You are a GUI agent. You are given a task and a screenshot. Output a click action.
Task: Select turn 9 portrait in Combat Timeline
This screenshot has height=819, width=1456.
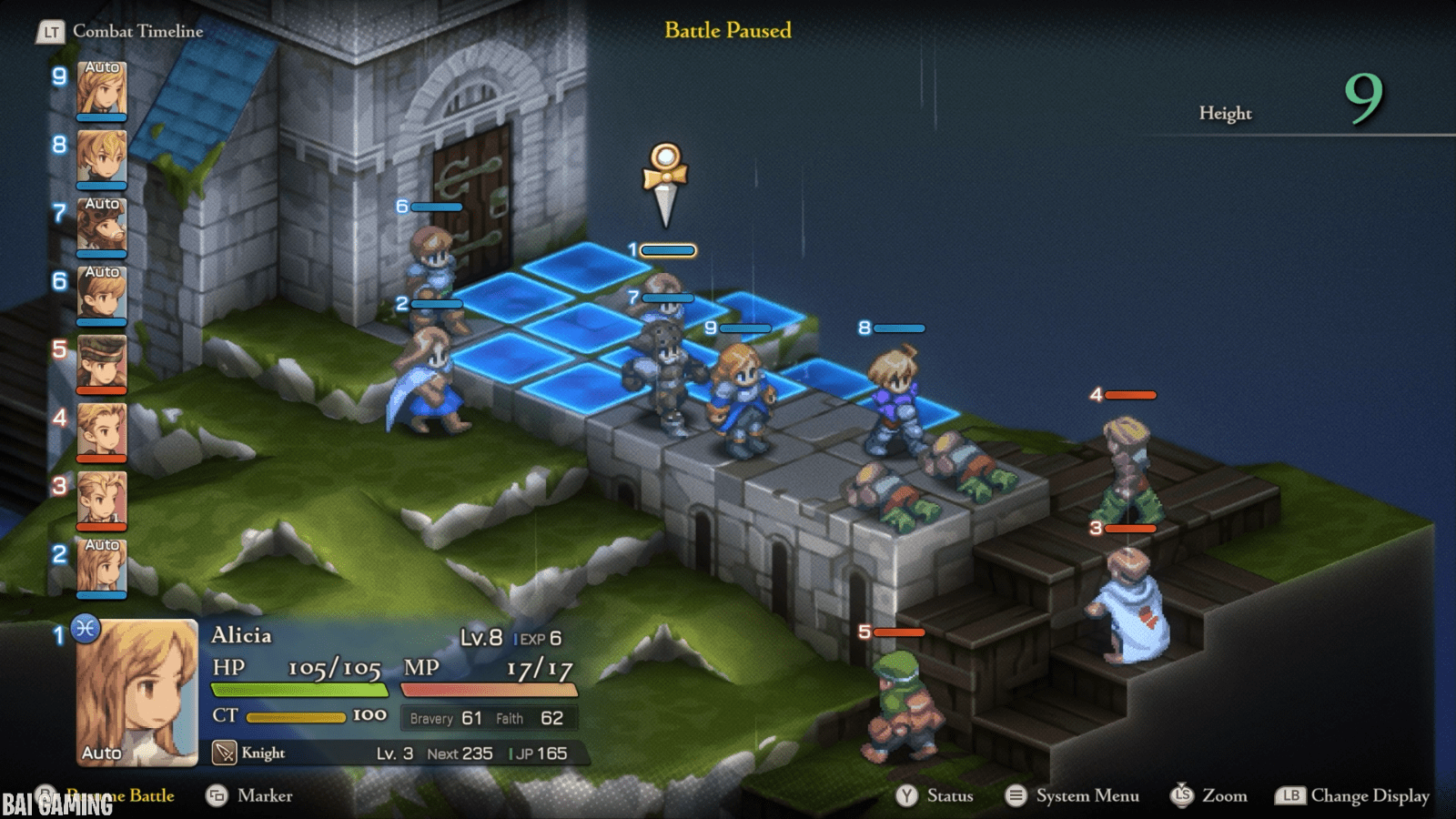point(101,89)
